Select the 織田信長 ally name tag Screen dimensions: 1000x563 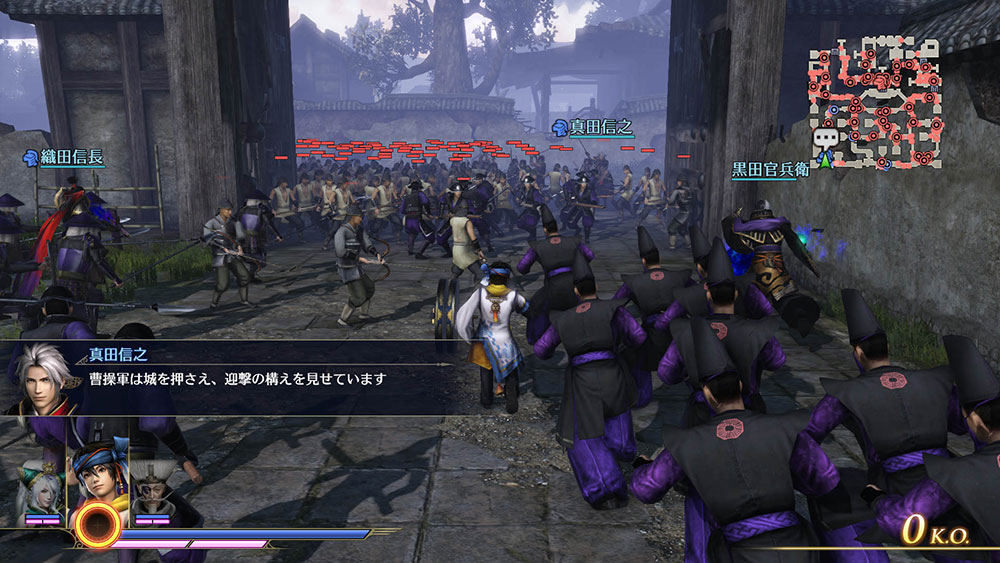[65, 157]
